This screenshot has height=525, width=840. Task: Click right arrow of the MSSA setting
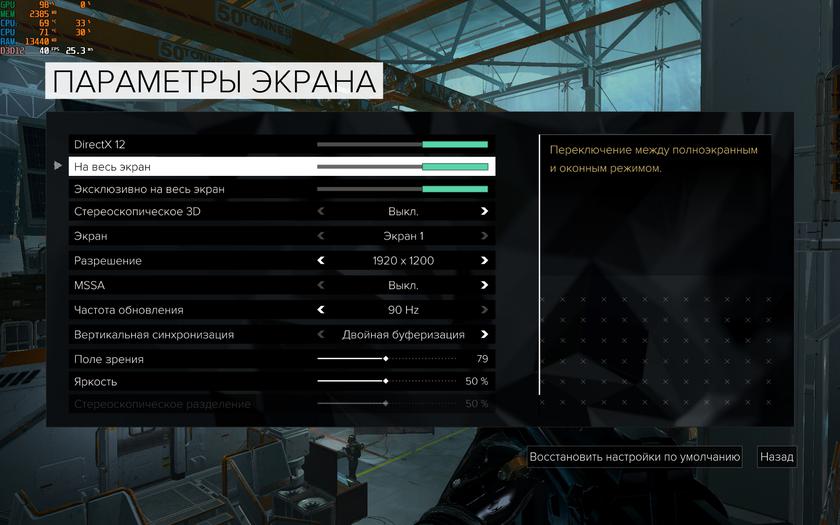point(484,285)
